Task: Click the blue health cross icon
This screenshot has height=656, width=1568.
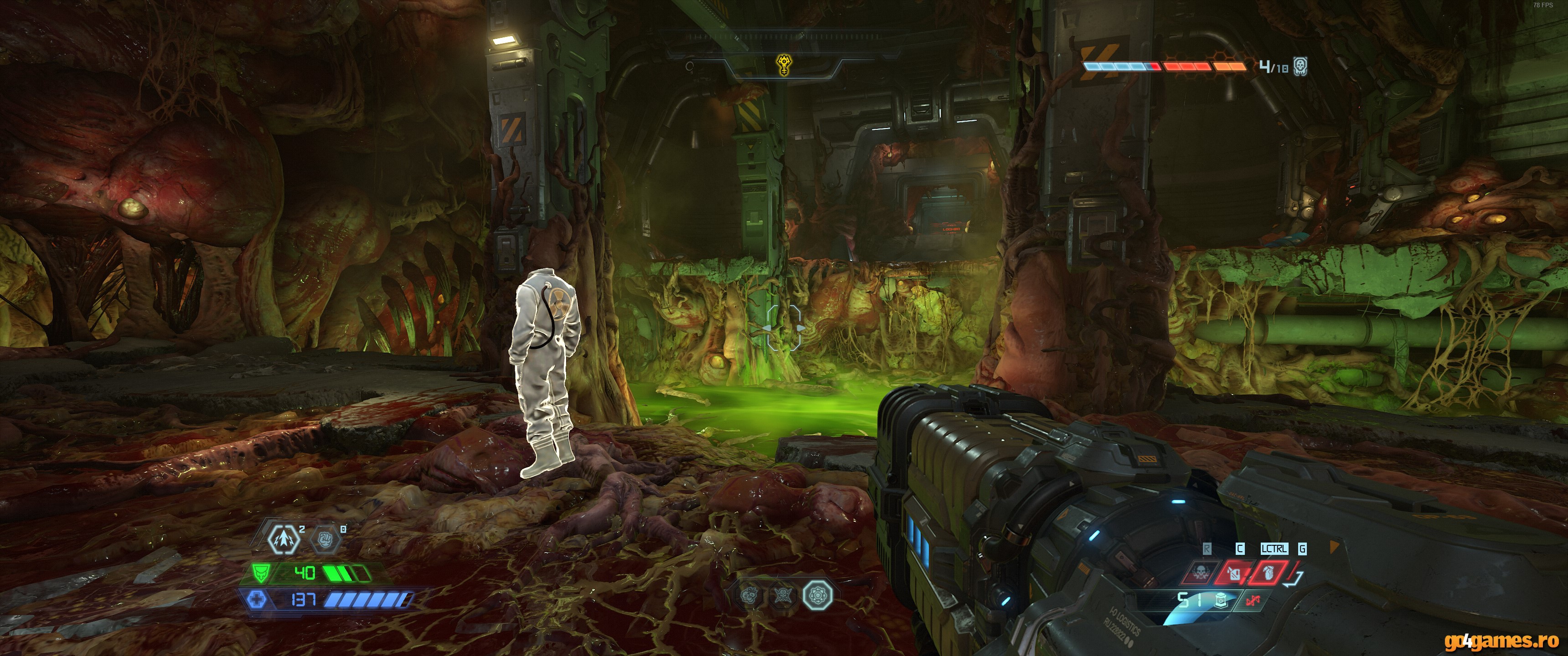Action: pyautogui.click(x=257, y=600)
